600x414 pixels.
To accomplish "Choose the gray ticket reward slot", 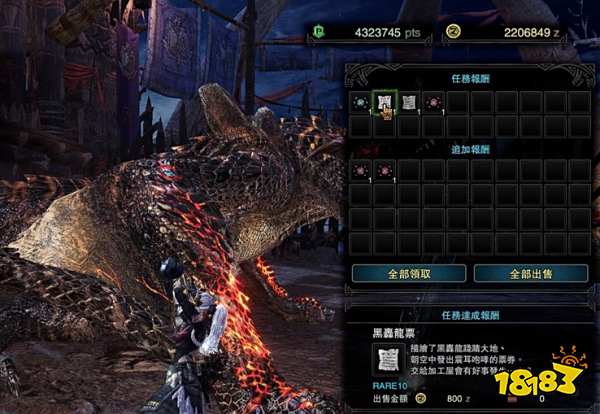I will pos(408,102).
